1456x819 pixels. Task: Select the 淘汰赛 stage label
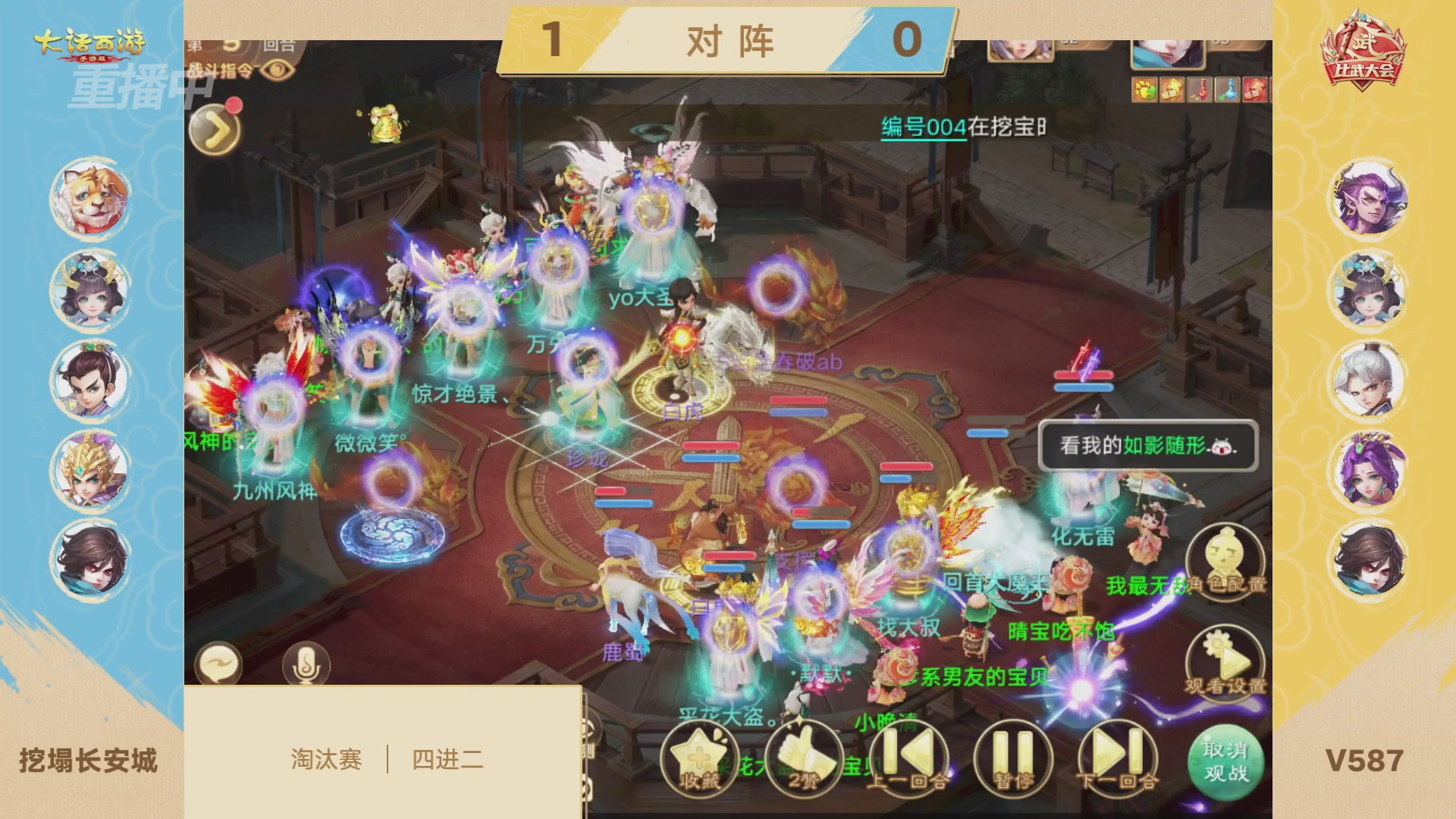[x=327, y=760]
